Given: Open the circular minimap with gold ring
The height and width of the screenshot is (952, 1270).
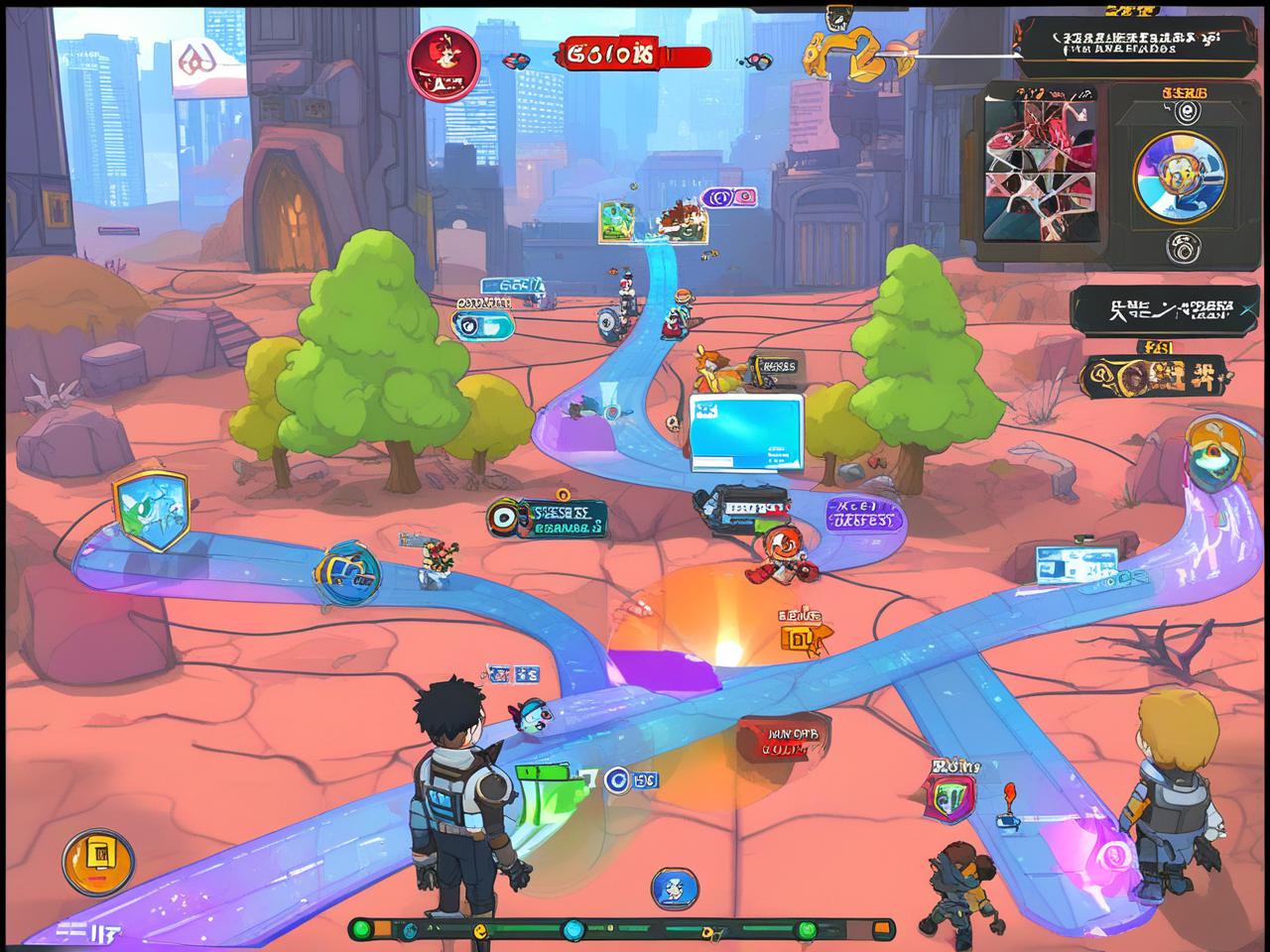Looking at the screenshot, I should coord(1181,177).
